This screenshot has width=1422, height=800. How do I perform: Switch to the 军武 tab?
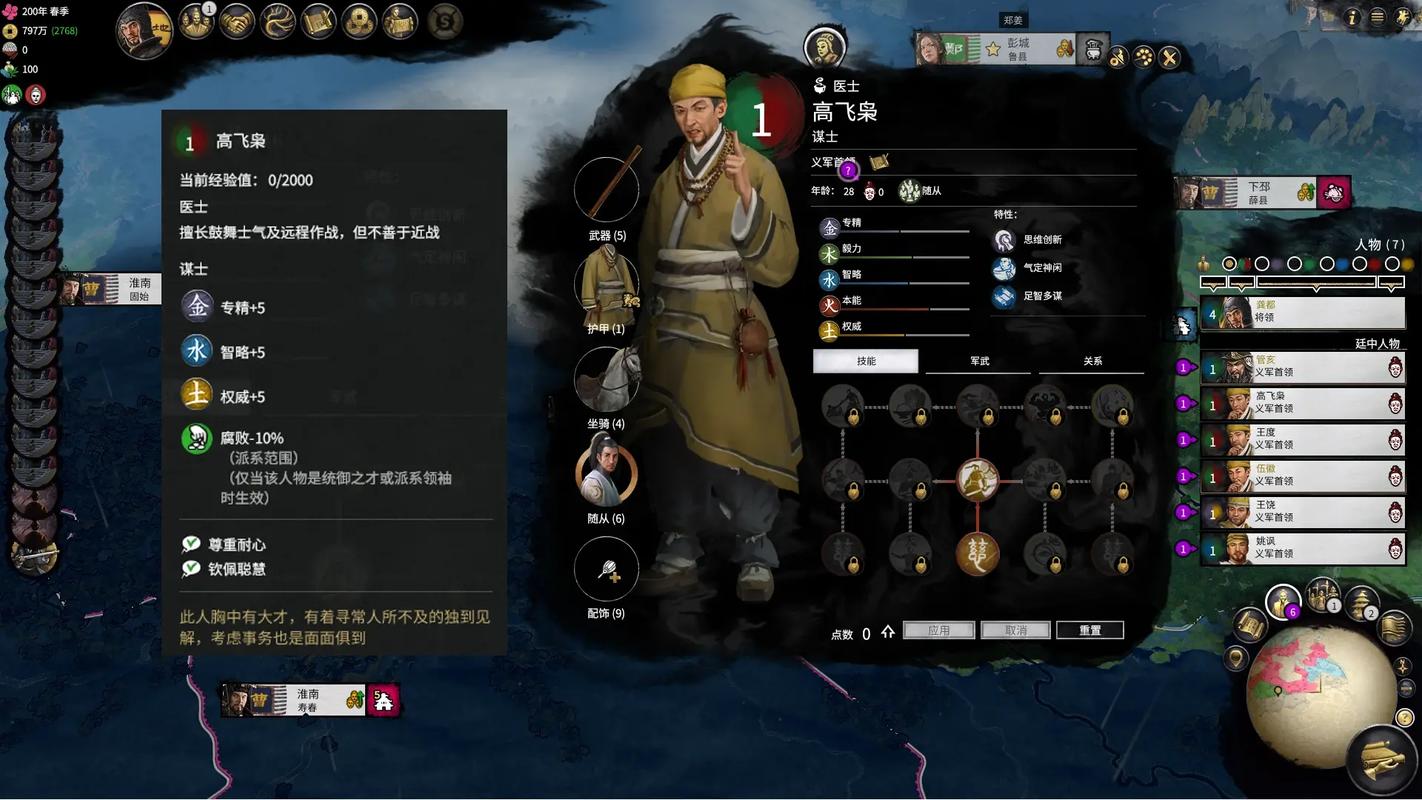(977, 359)
